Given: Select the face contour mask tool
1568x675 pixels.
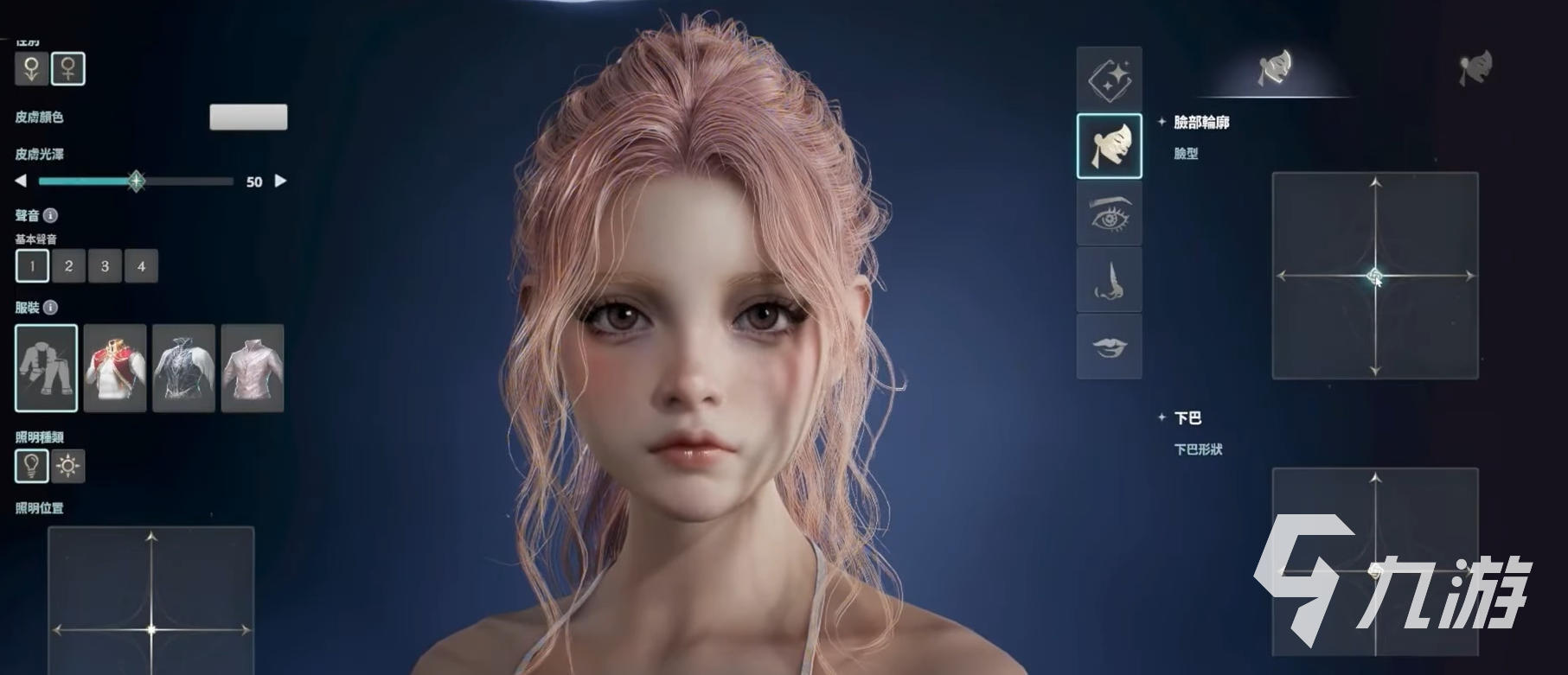Looking at the screenshot, I should 1110,144.
